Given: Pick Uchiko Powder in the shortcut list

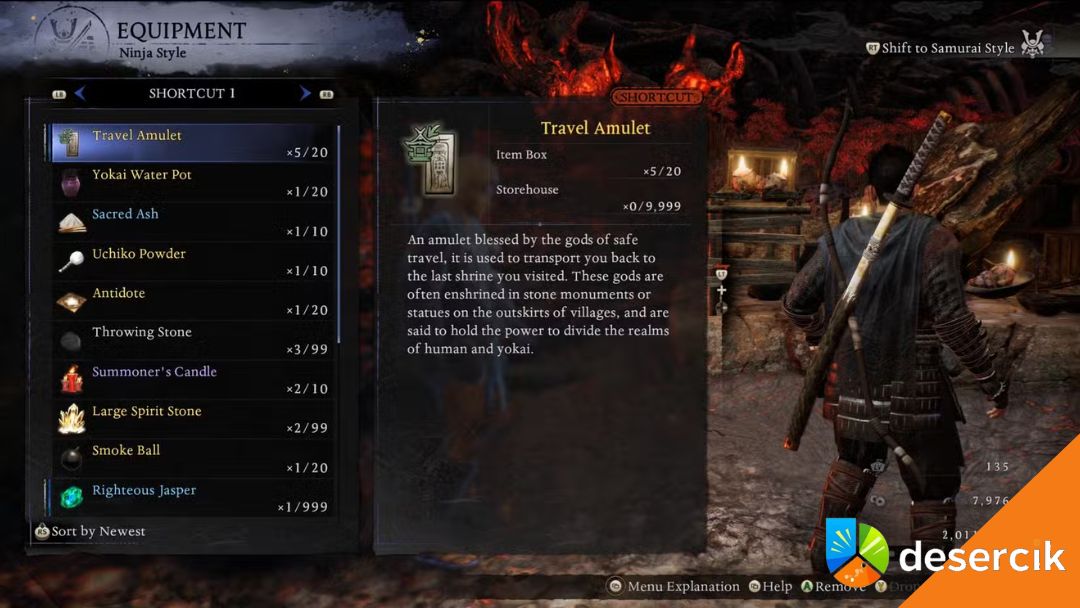Looking at the screenshot, I should pos(192,261).
